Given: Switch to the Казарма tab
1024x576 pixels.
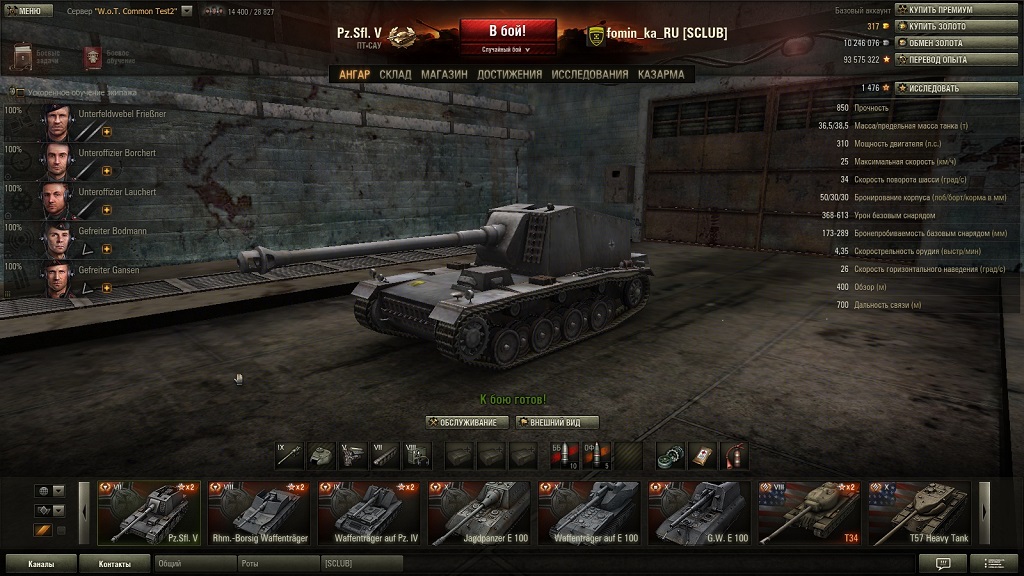Looking at the screenshot, I should [661, 74].
